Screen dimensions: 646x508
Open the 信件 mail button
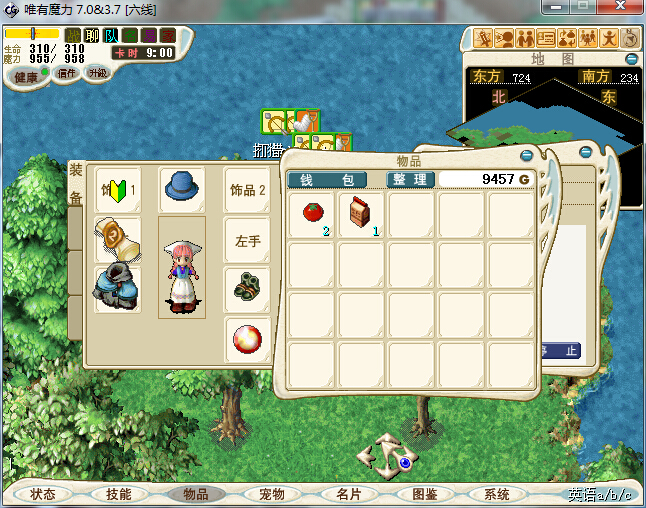(x=68, y=73)
